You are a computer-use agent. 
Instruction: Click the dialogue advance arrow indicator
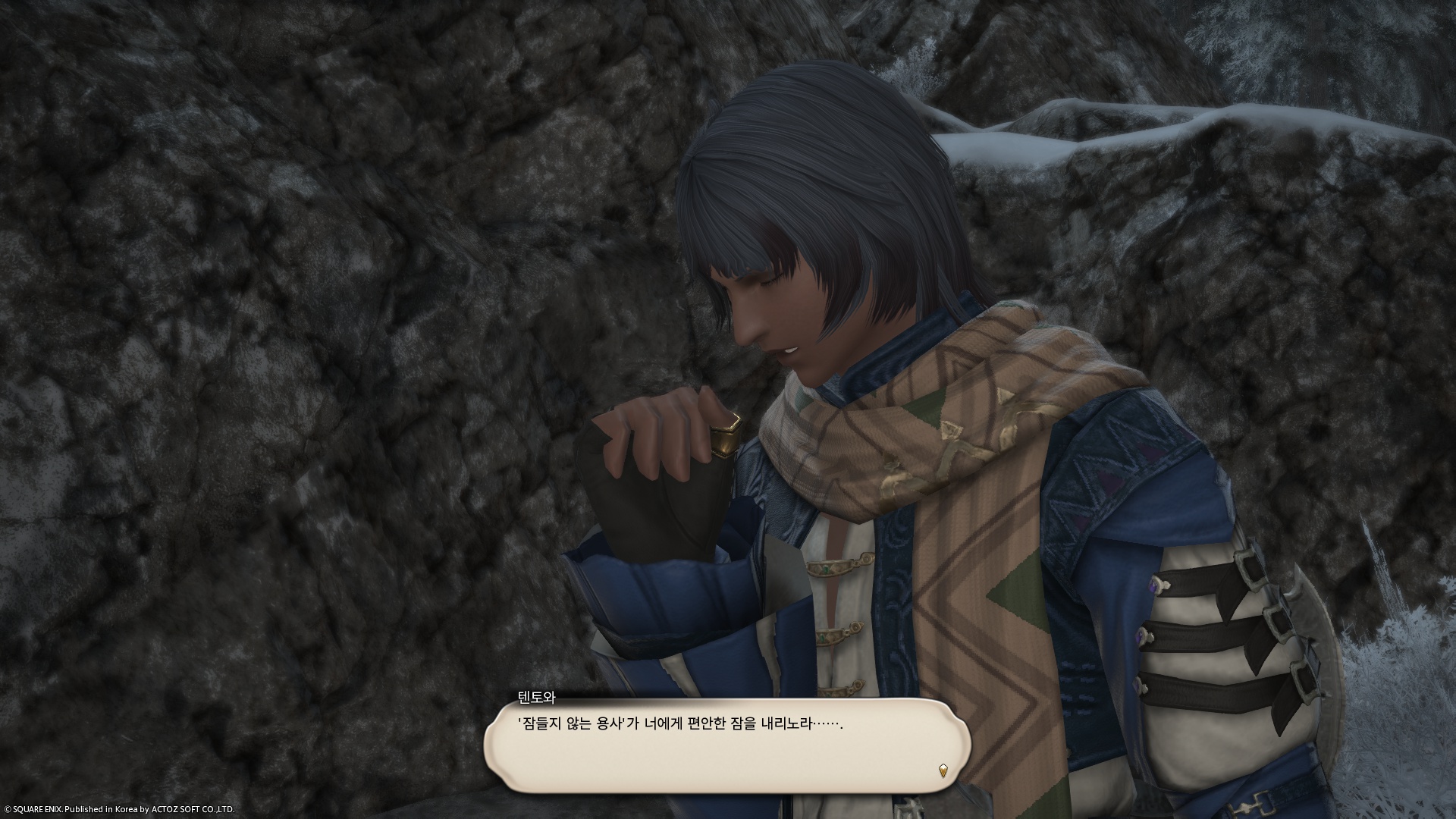point(943,770)
